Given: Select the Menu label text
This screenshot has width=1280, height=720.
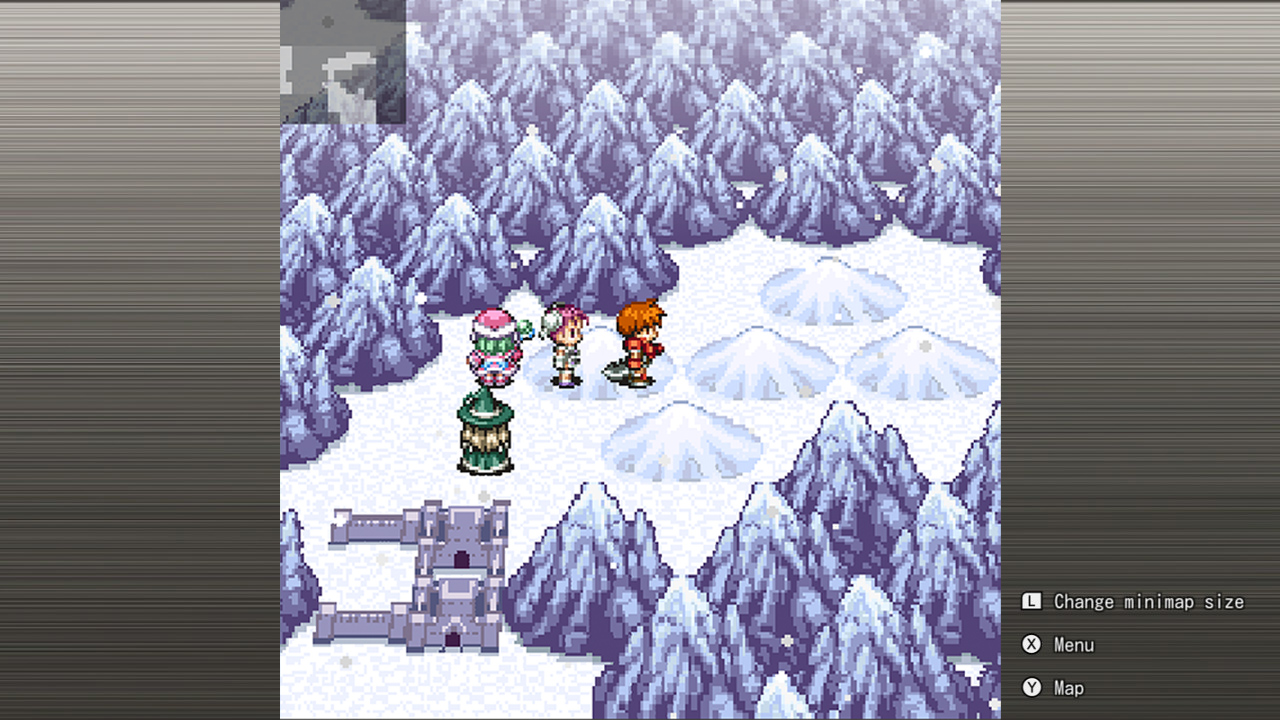Looking at the screenshot, I should pos(1074,645).
